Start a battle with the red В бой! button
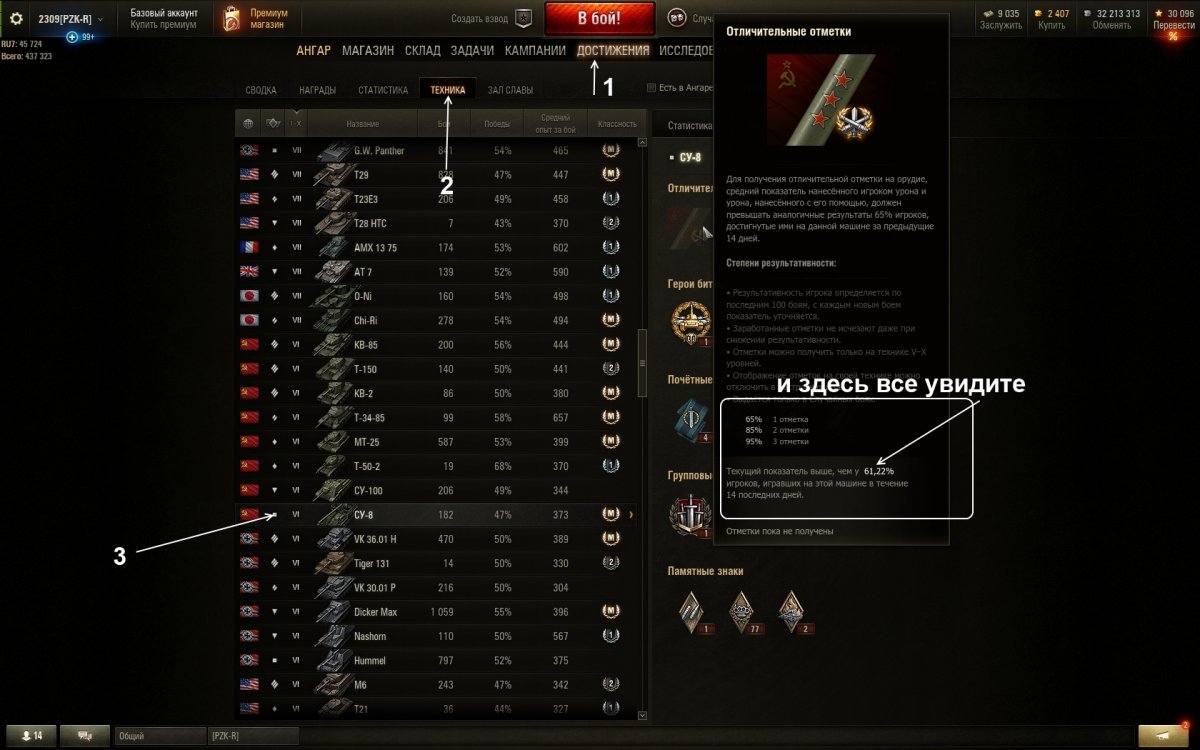The width and height of the screenshot is (1200, 750). (599, 18)
